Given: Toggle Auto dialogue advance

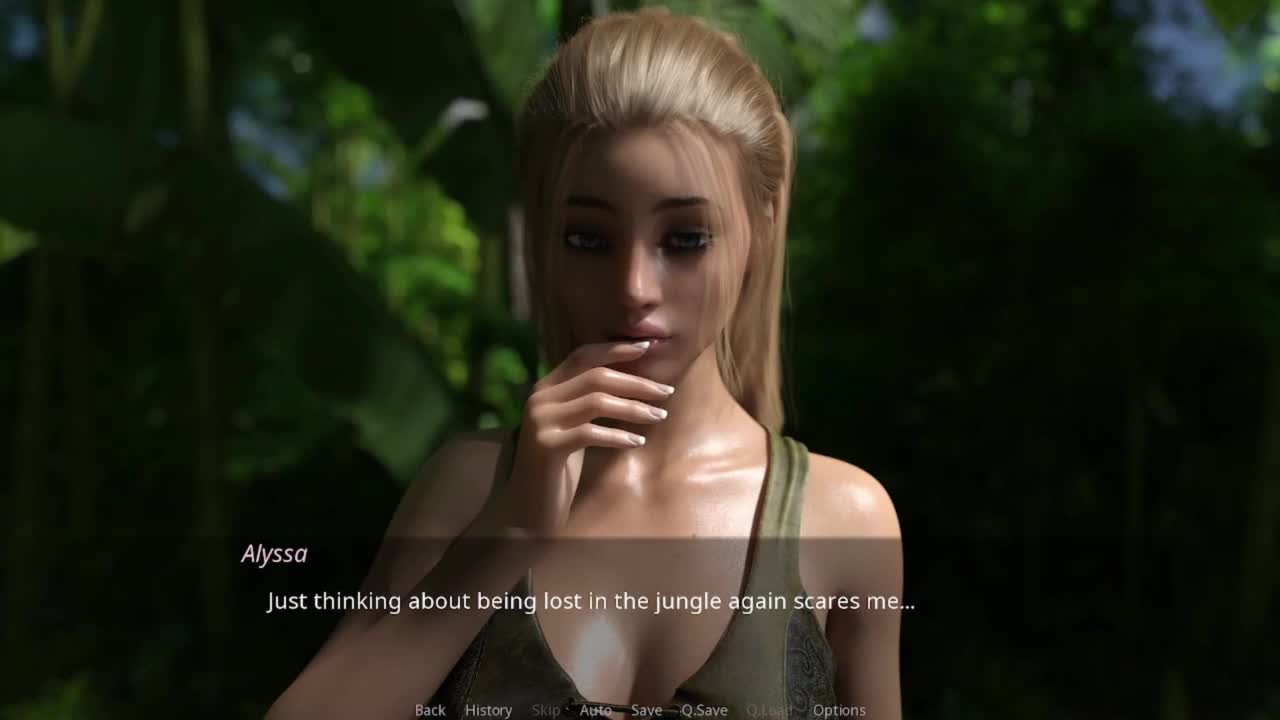Looking at the screenshot, I should (x=595, y=710).
